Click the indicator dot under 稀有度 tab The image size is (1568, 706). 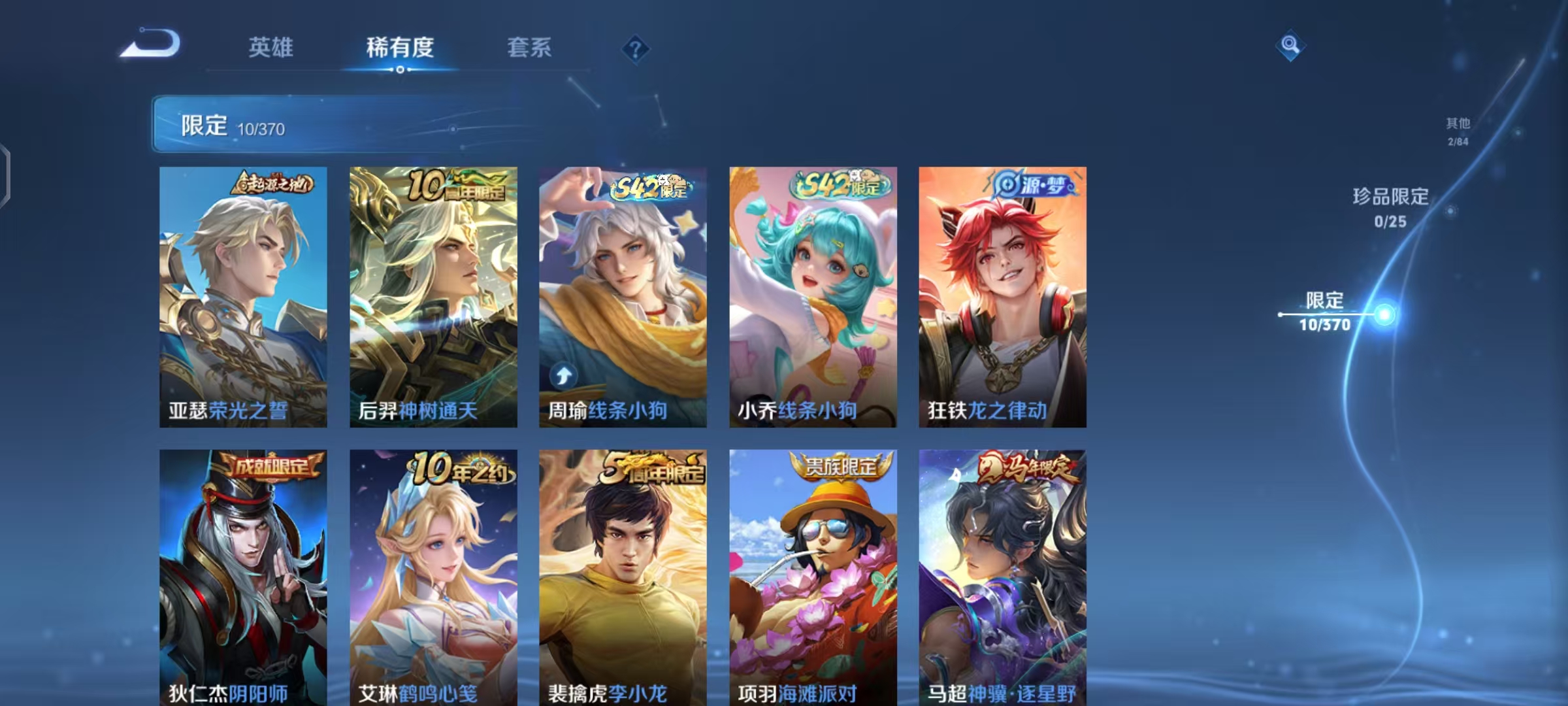(402, 70)
